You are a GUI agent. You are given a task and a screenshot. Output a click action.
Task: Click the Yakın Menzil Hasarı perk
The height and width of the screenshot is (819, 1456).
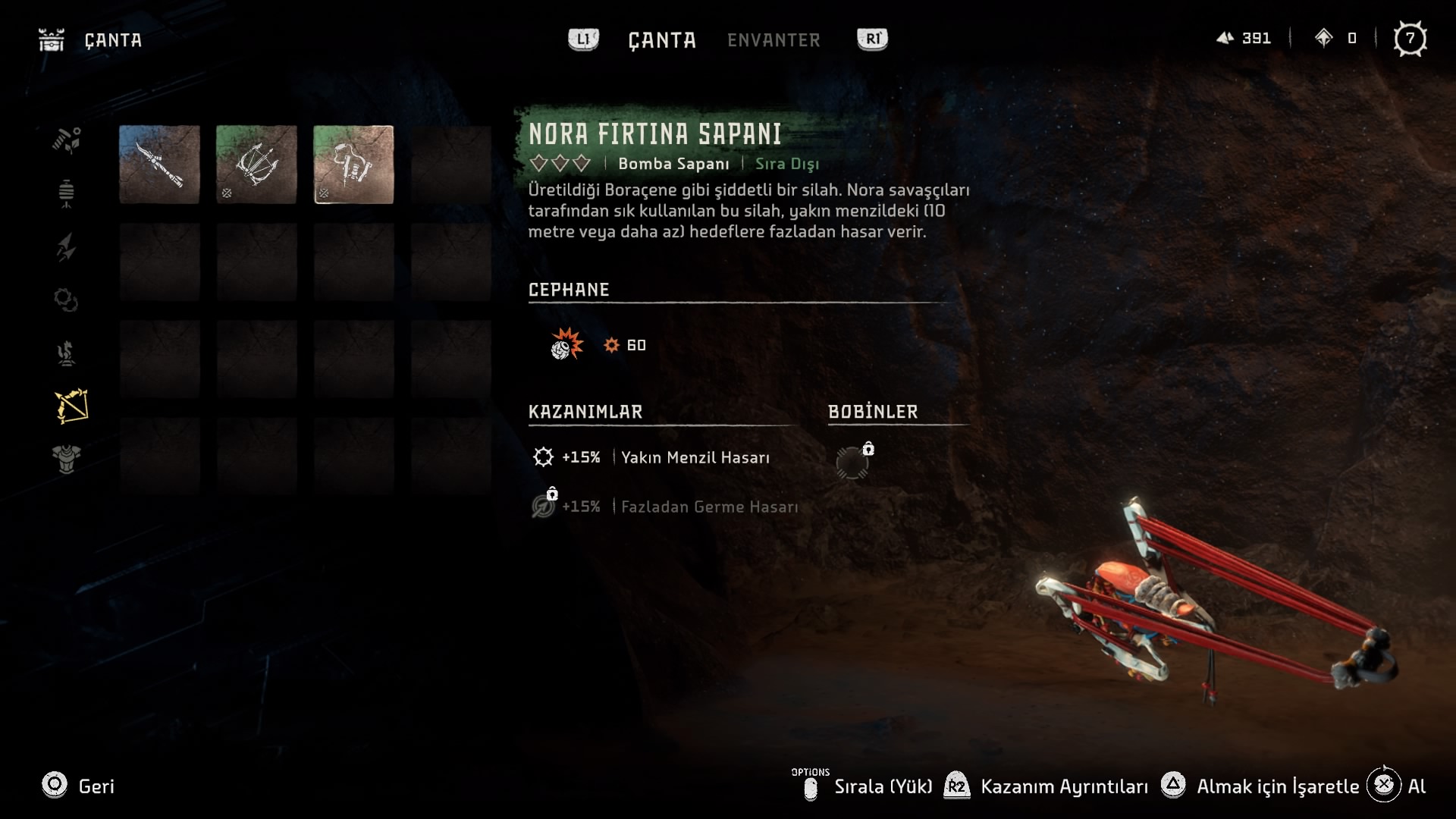click(695, 457)
